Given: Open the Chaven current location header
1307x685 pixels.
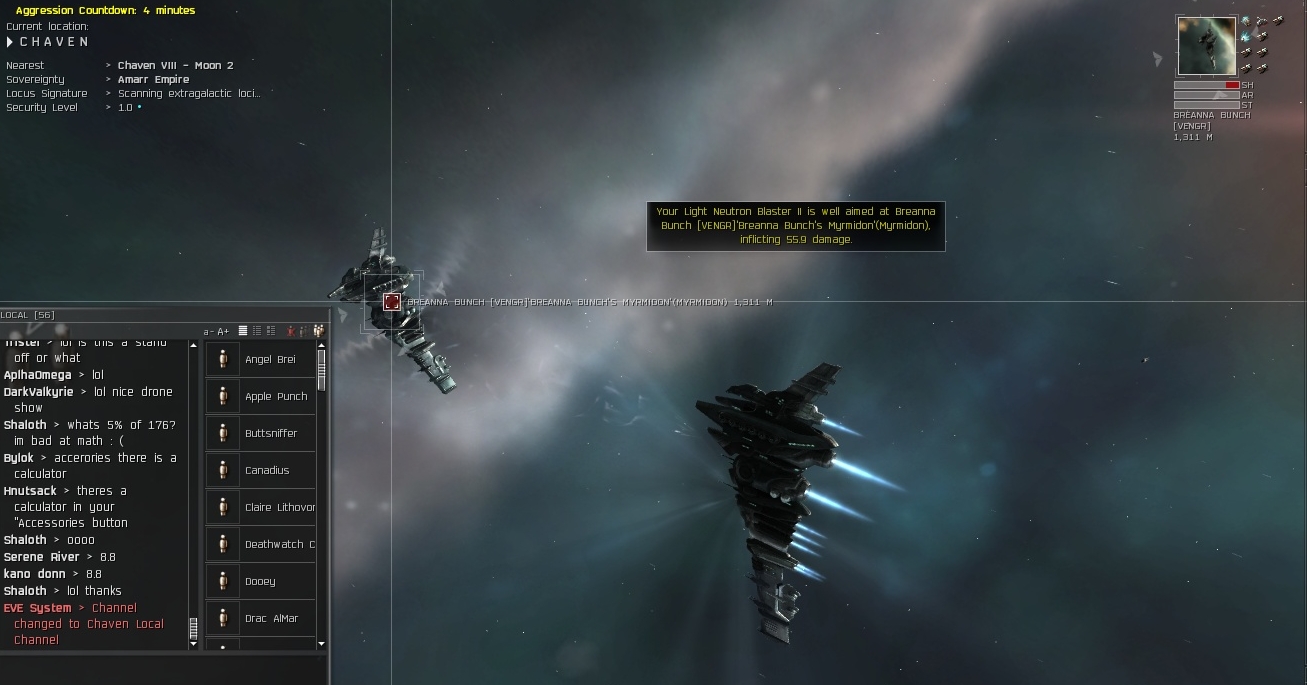Looking at the screenshot, I should pos(54,42).
